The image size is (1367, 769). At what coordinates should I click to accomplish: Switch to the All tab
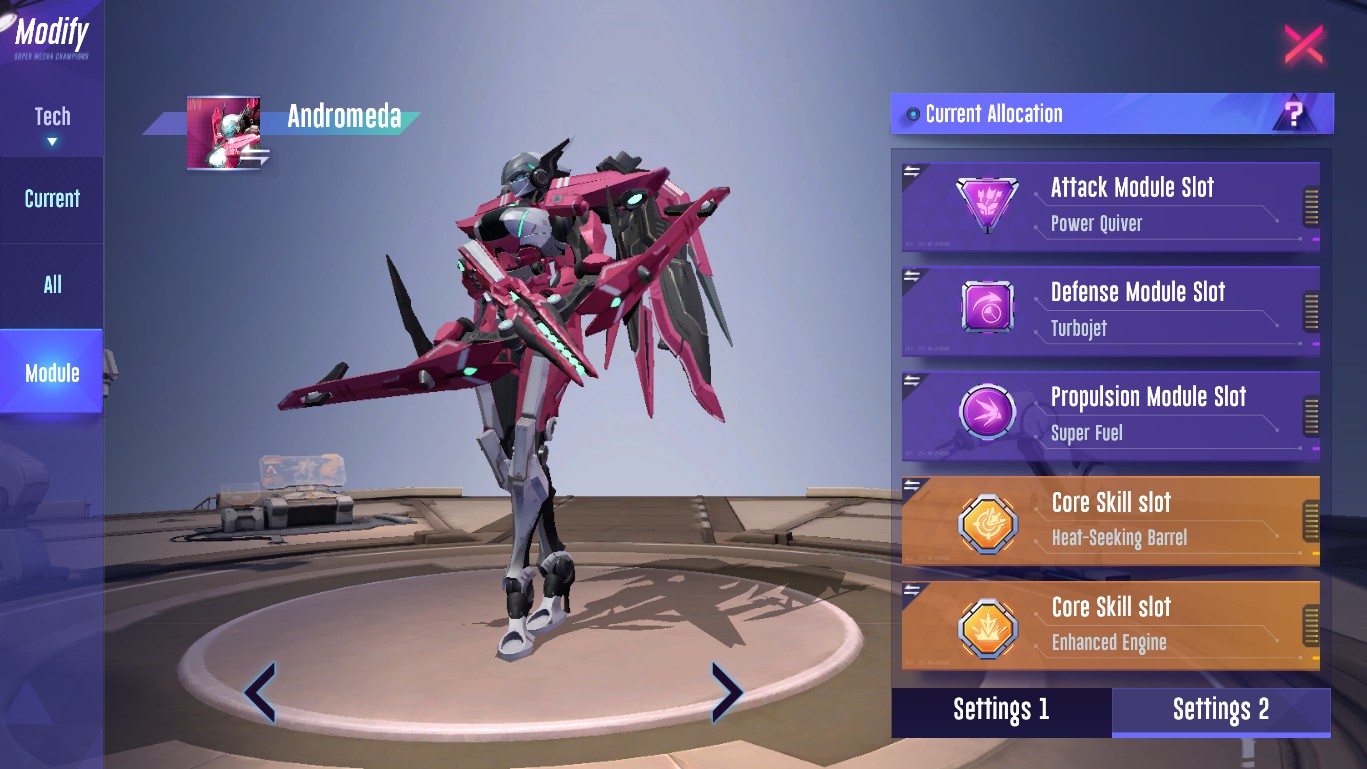pos(52,285)
